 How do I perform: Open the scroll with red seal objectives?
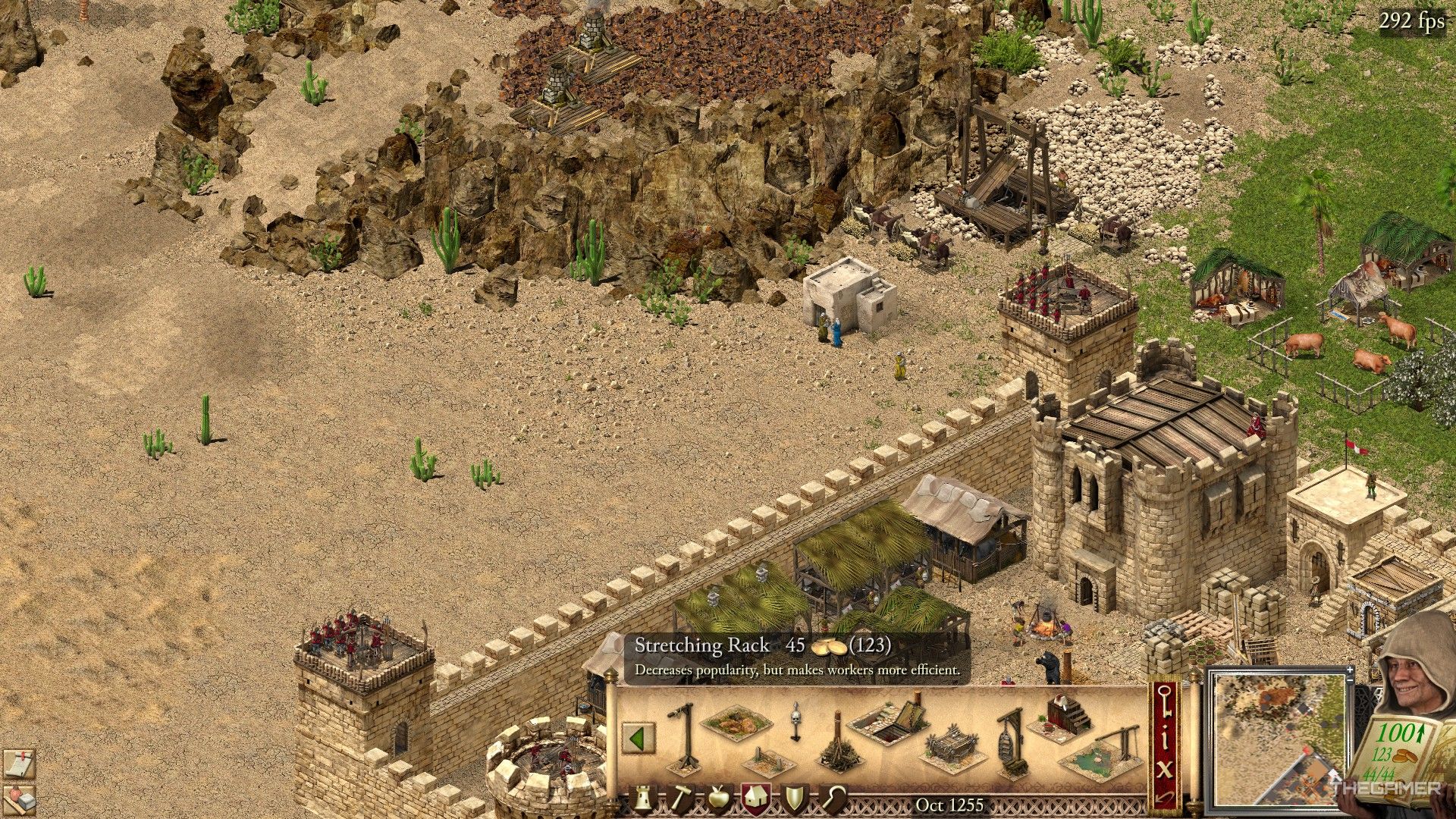(x=18, y=763)
